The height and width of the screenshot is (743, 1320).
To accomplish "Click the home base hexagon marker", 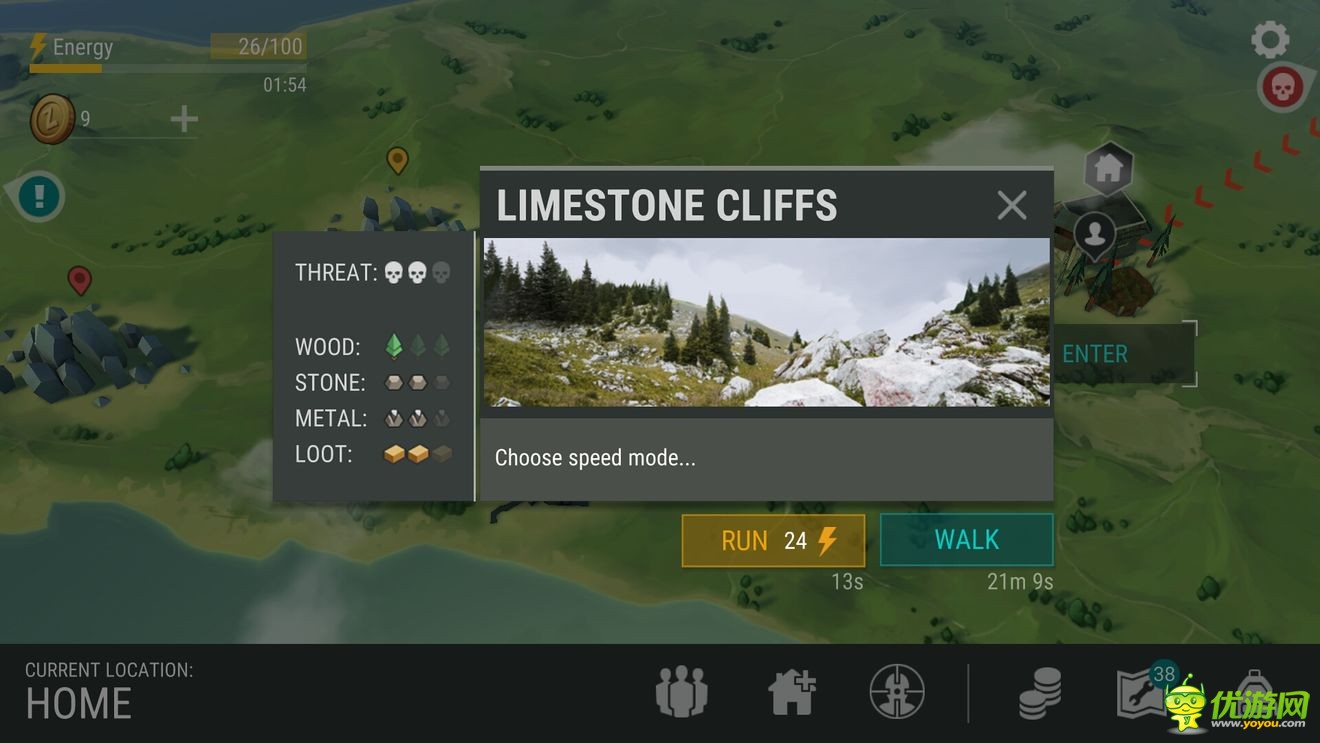I will pyautogui.click(x=1108, y=169).
